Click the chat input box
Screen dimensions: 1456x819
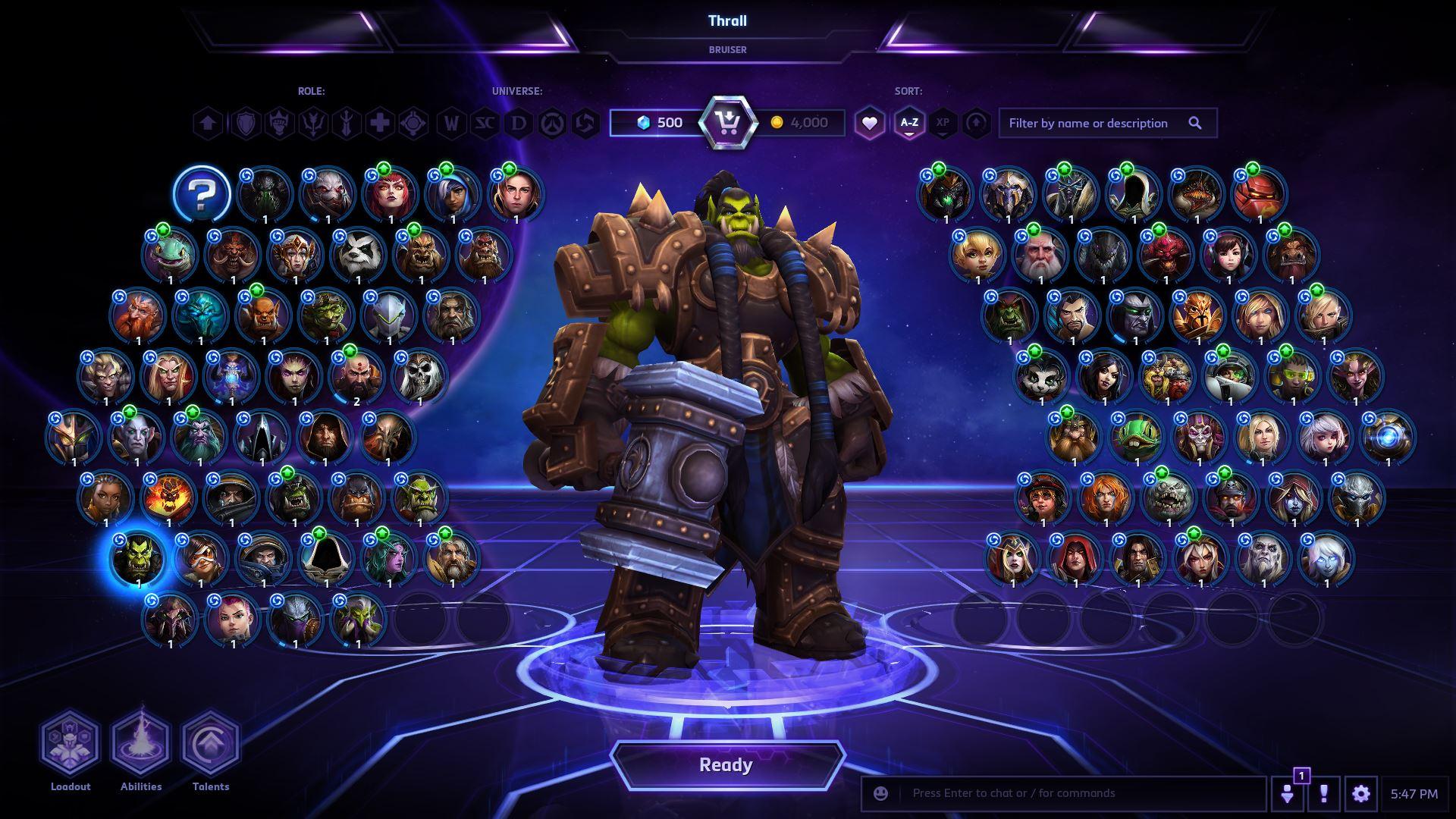(1077, 793)
